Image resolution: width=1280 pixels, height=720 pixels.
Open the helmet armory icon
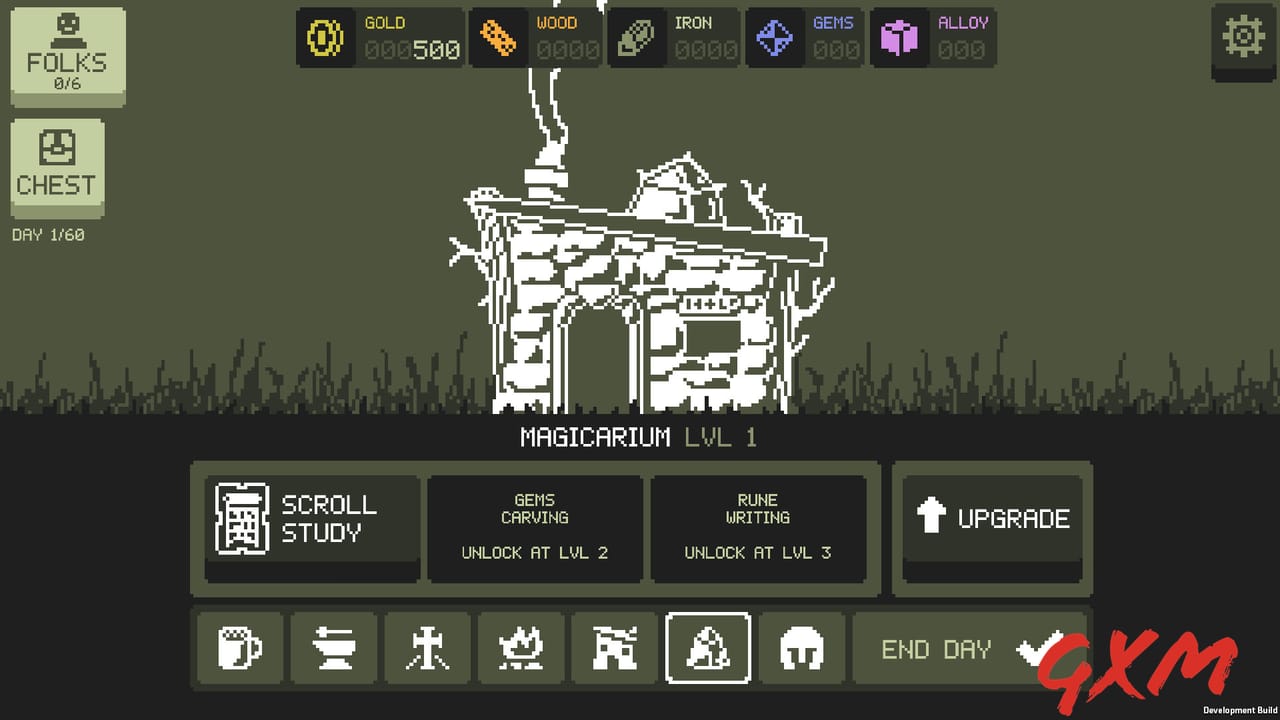coord(801,648)
